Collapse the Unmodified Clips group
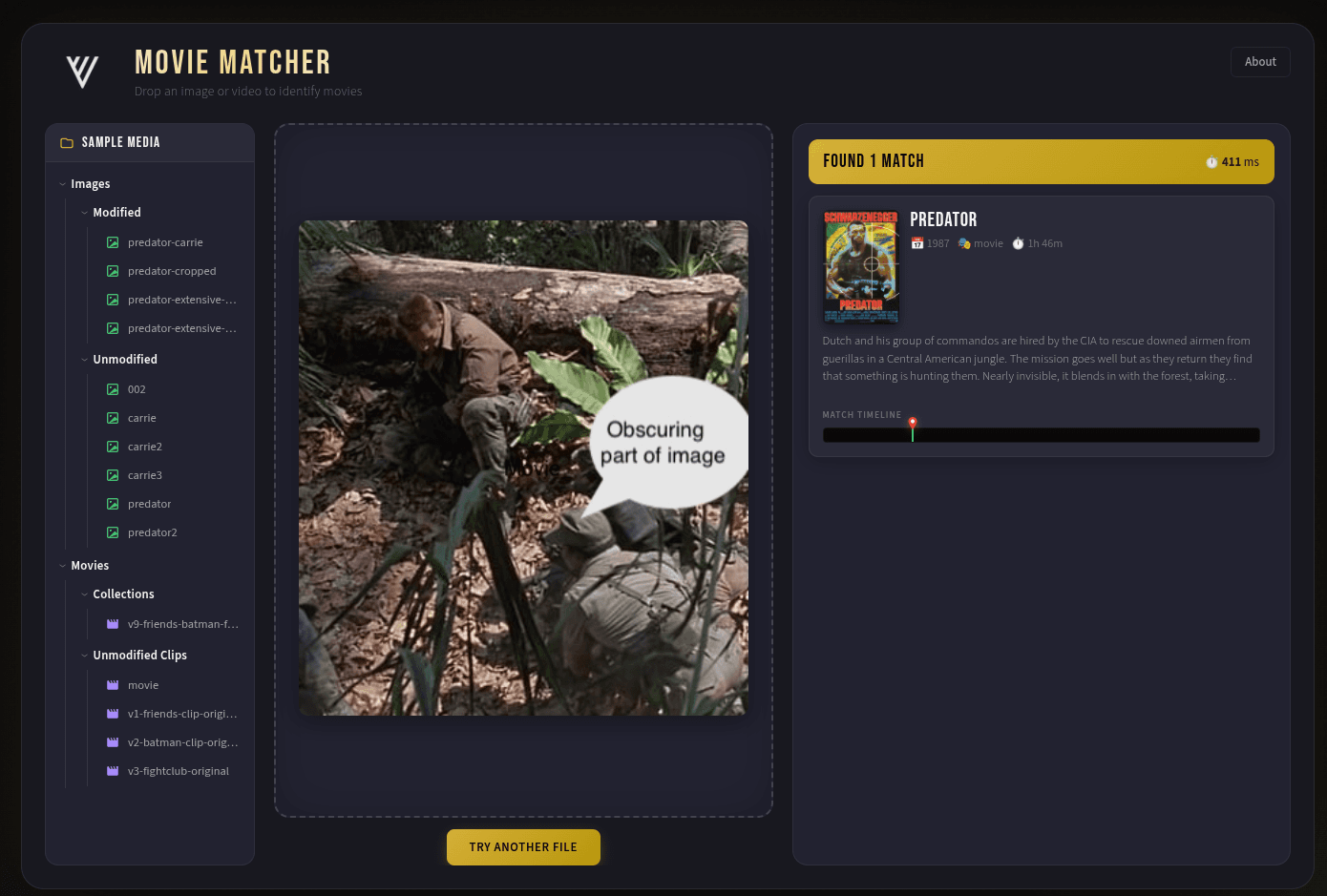The width and height of the screenshot is (1327, 896). [x=84, y=655]
